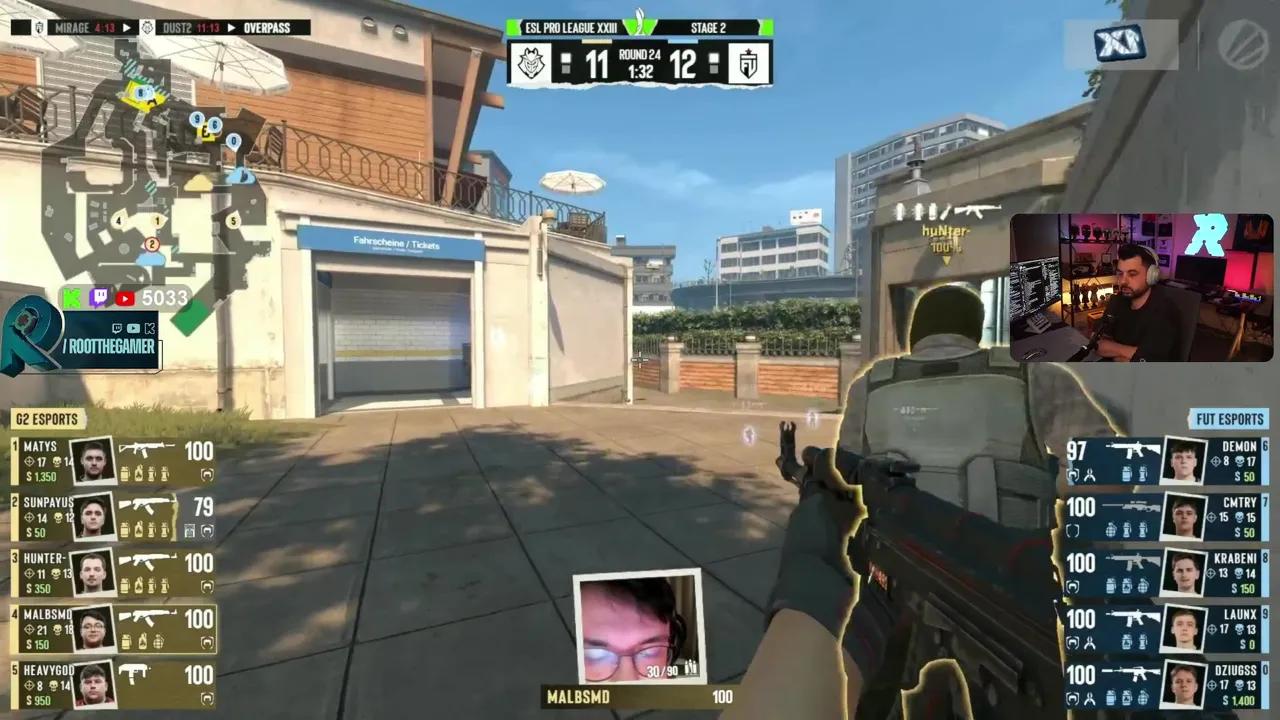
Task: Click the green Kick icon in the overlay
Action: 69,297
